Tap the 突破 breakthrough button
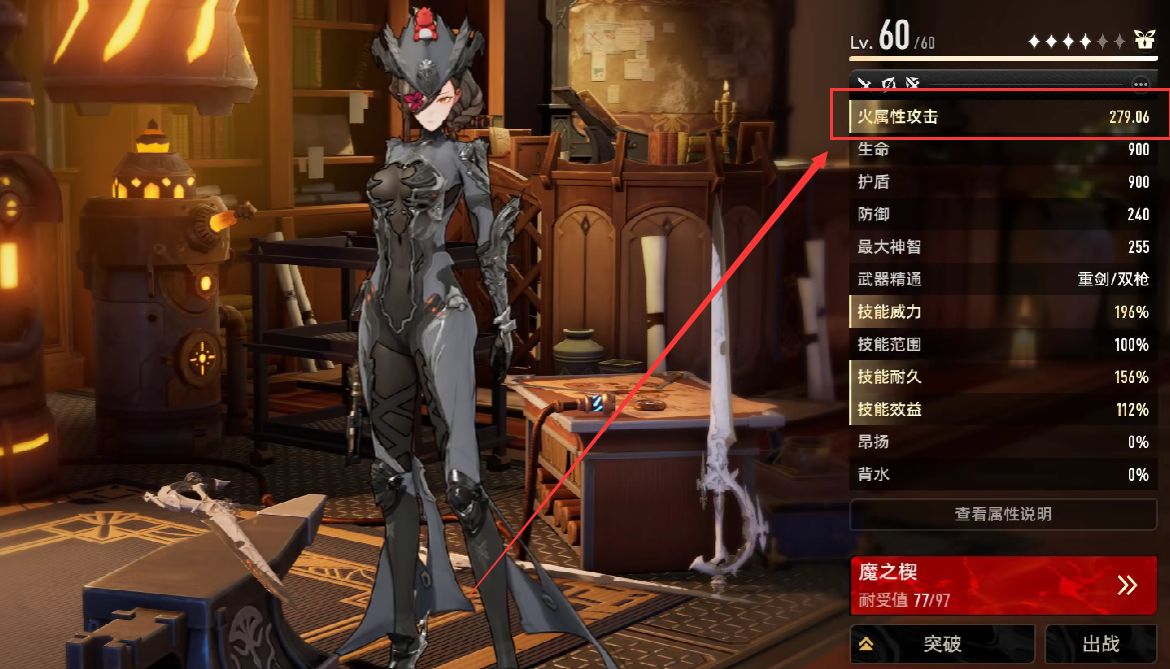Image resolution: width=1170 pixels, height=669 pixels. click(x=941, y=644)
